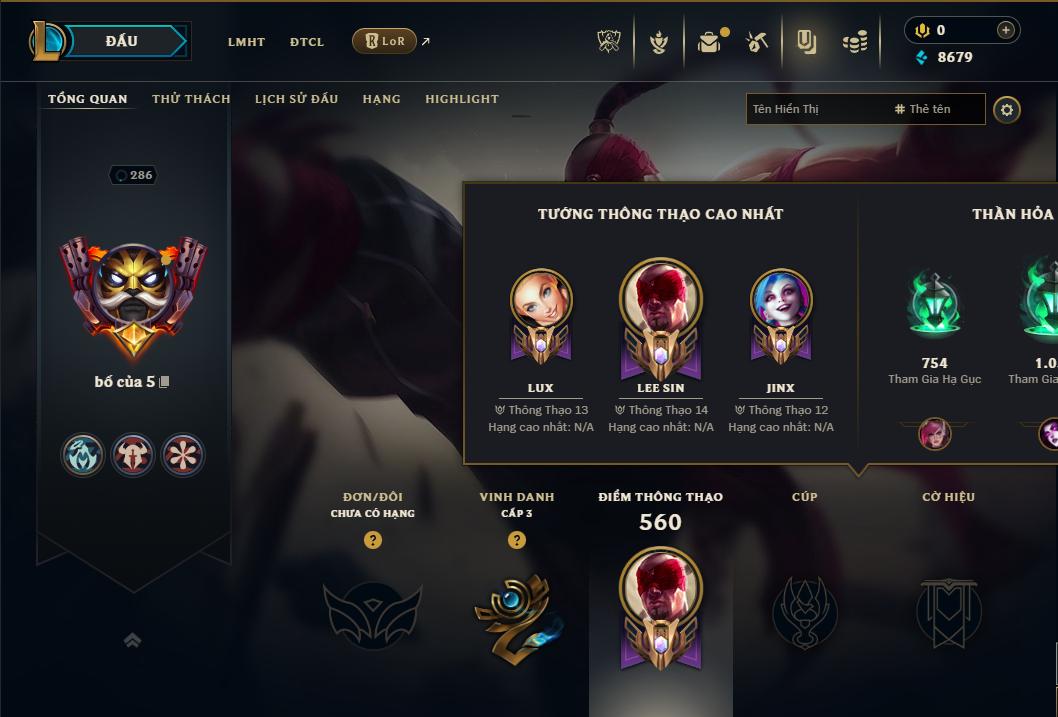Image resolution: width=1058 pixels, height=717 pixels.
Task: Open the LMHT home section
Action: [x=246, y=42]
